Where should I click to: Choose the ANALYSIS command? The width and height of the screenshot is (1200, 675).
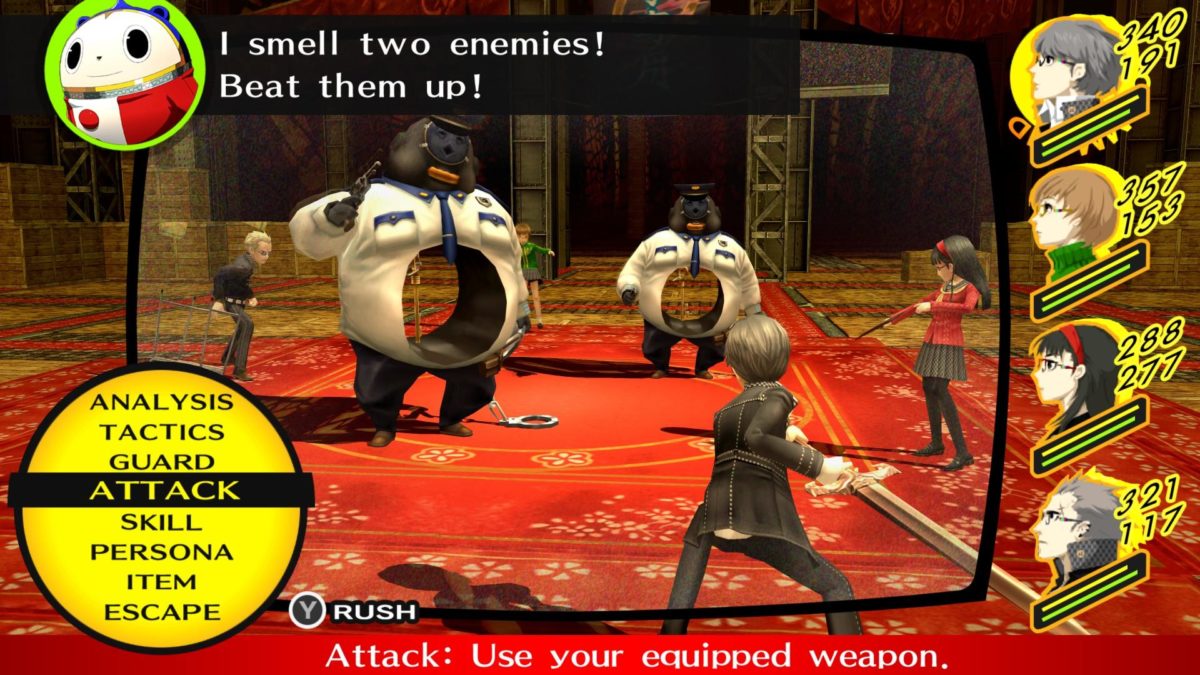161,402
